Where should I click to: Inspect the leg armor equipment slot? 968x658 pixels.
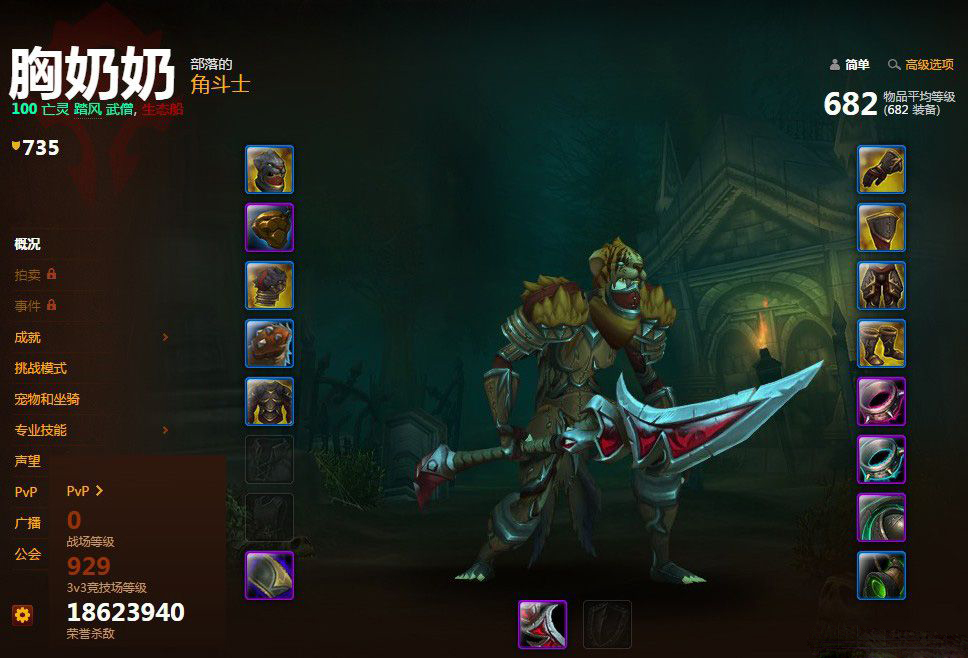[881, 286]
